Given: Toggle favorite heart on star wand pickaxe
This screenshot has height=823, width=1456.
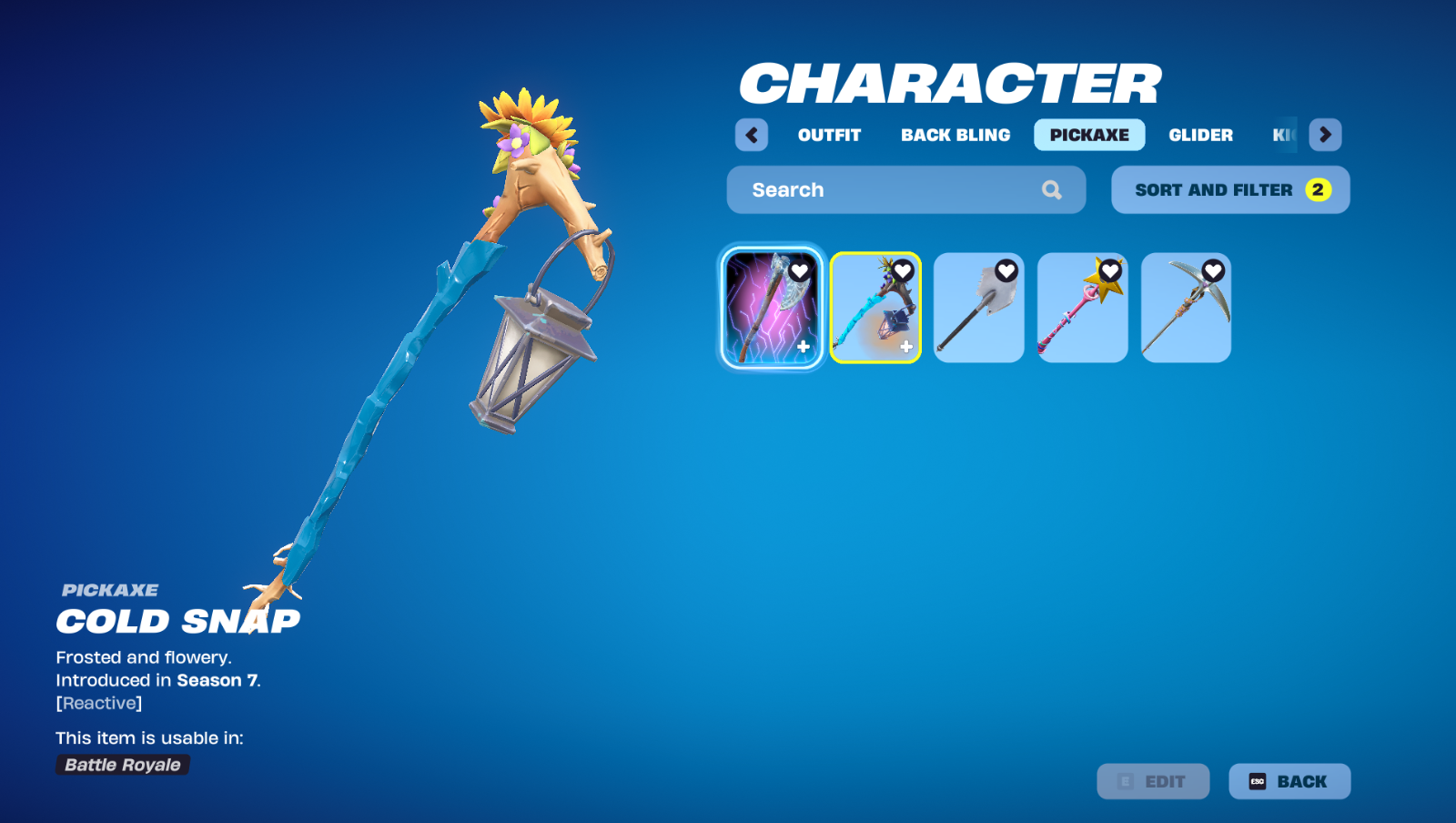Looking at the screenshot, I should [x=1110, y=270].
